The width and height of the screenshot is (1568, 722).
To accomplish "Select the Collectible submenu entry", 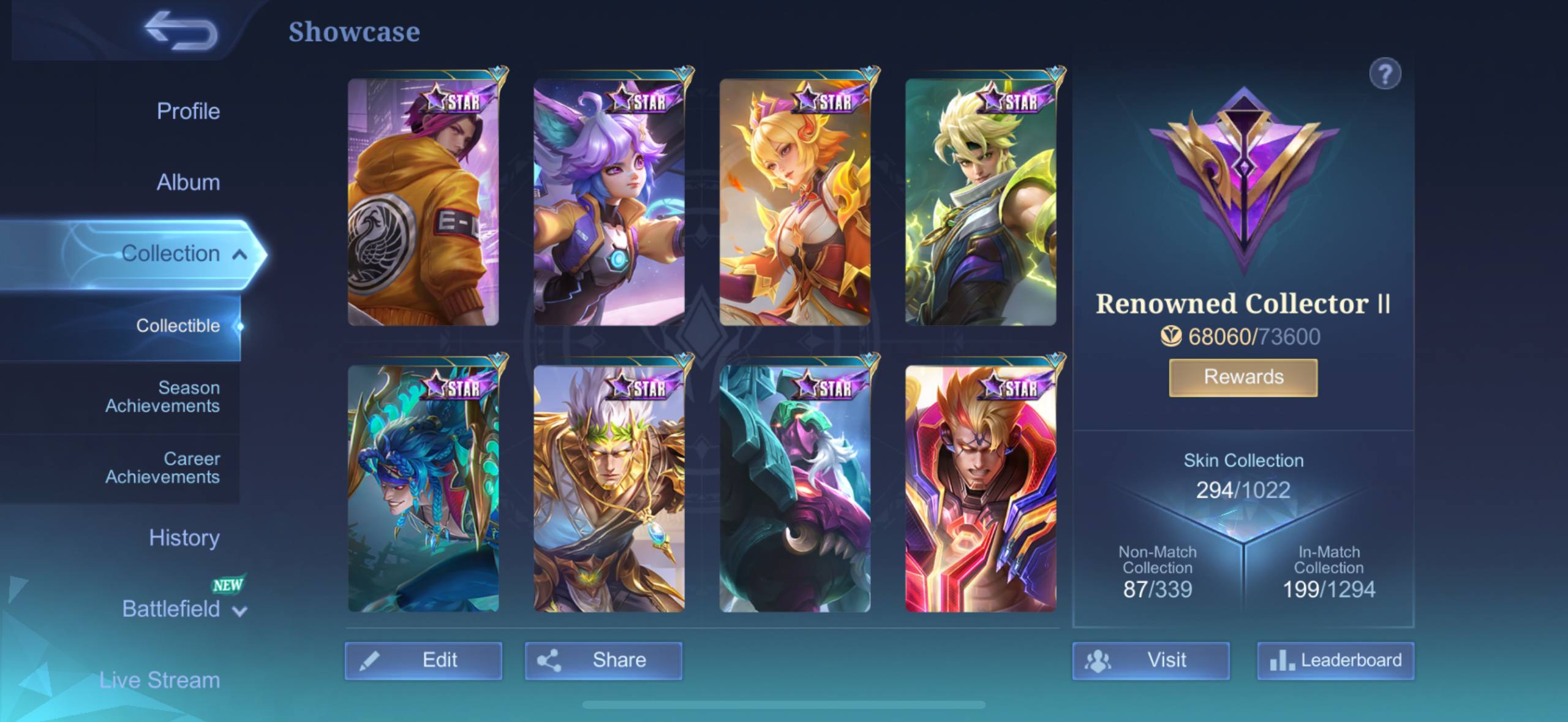I will [x=178, y=326].
